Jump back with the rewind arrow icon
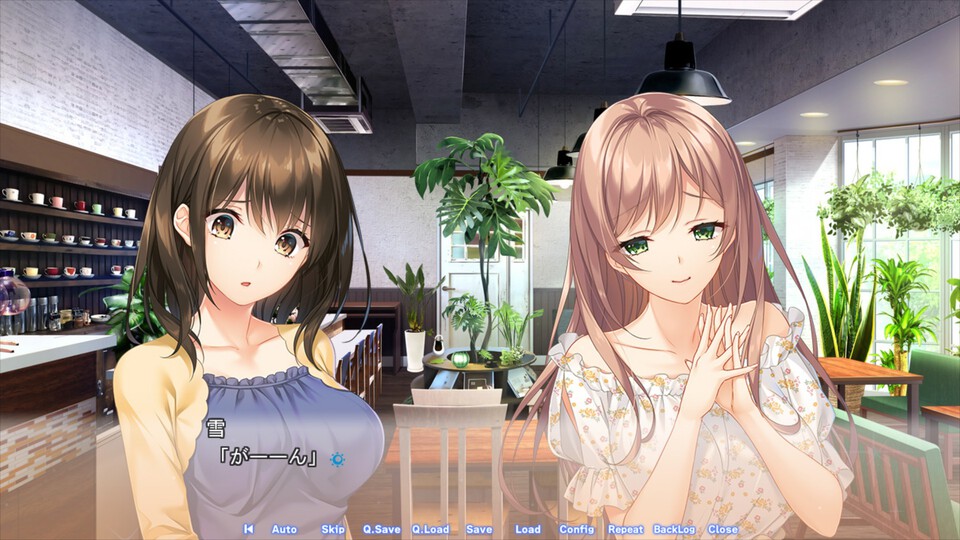This screenshot has height=540, width=960. pos(248,529)
